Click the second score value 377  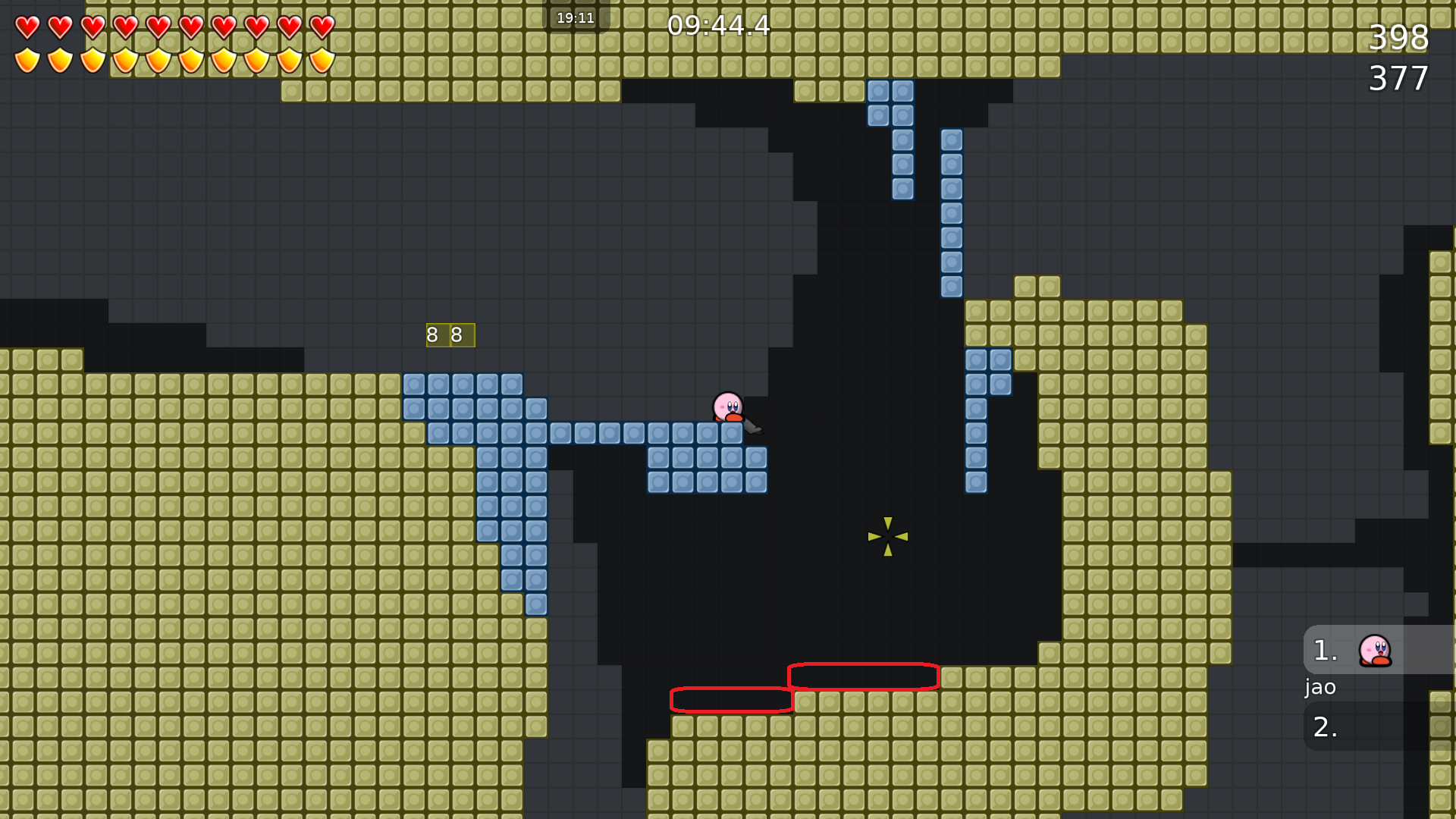coord(1399,78)
